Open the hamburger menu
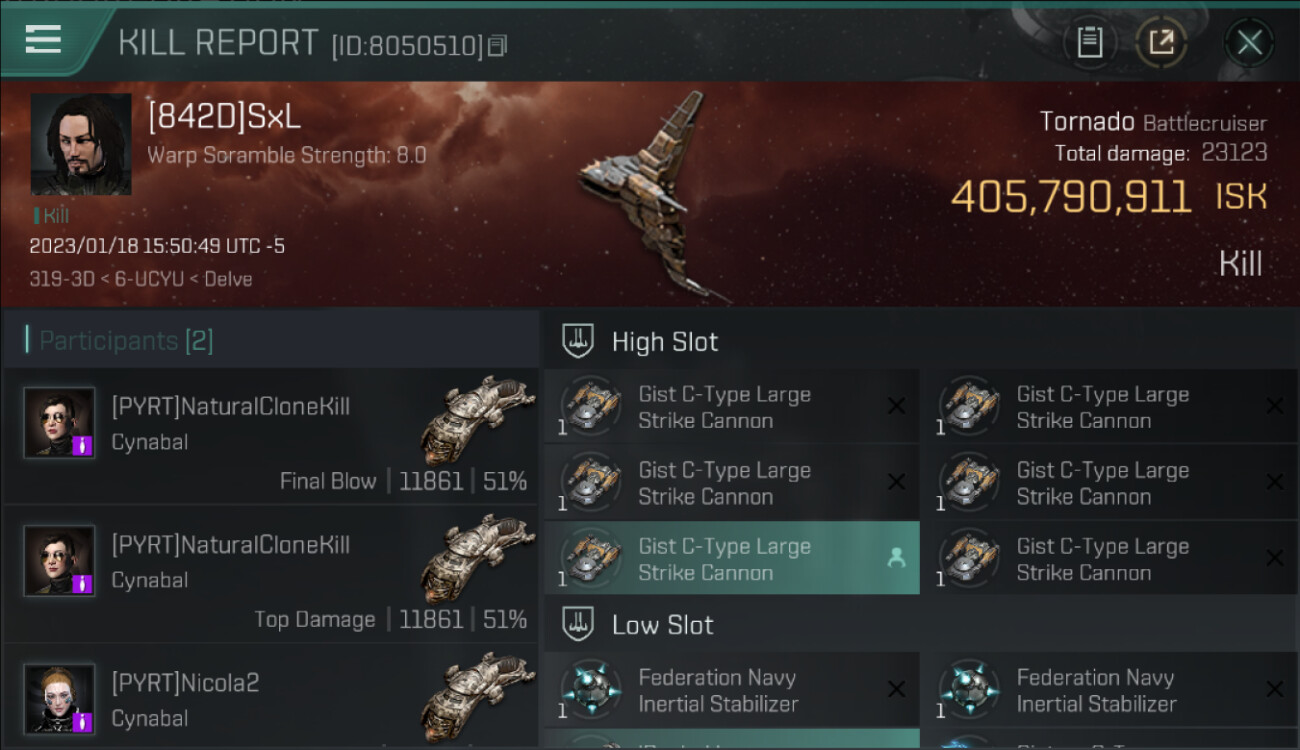 (44, 40)
